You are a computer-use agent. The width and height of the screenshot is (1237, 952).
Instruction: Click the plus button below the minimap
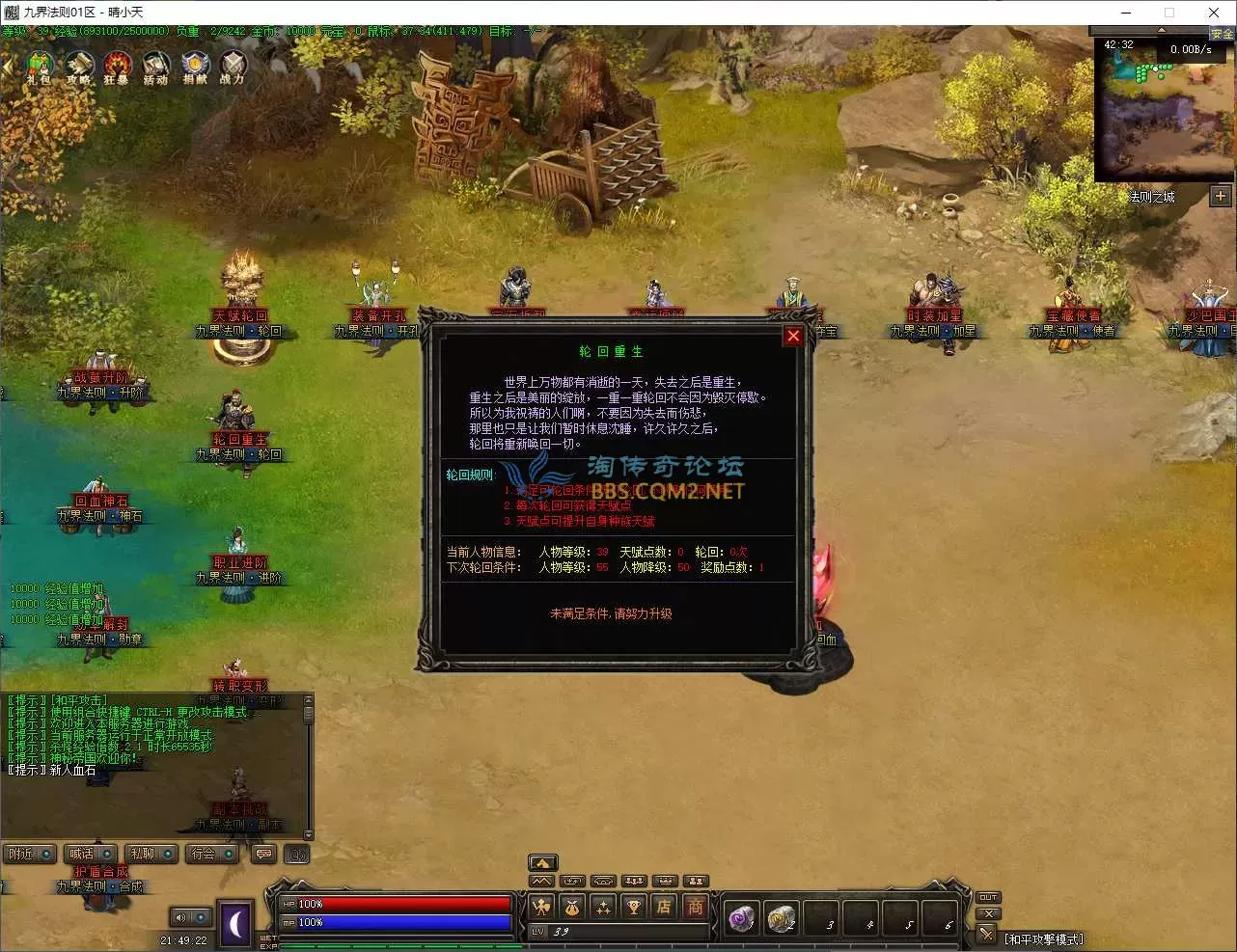1221,196
